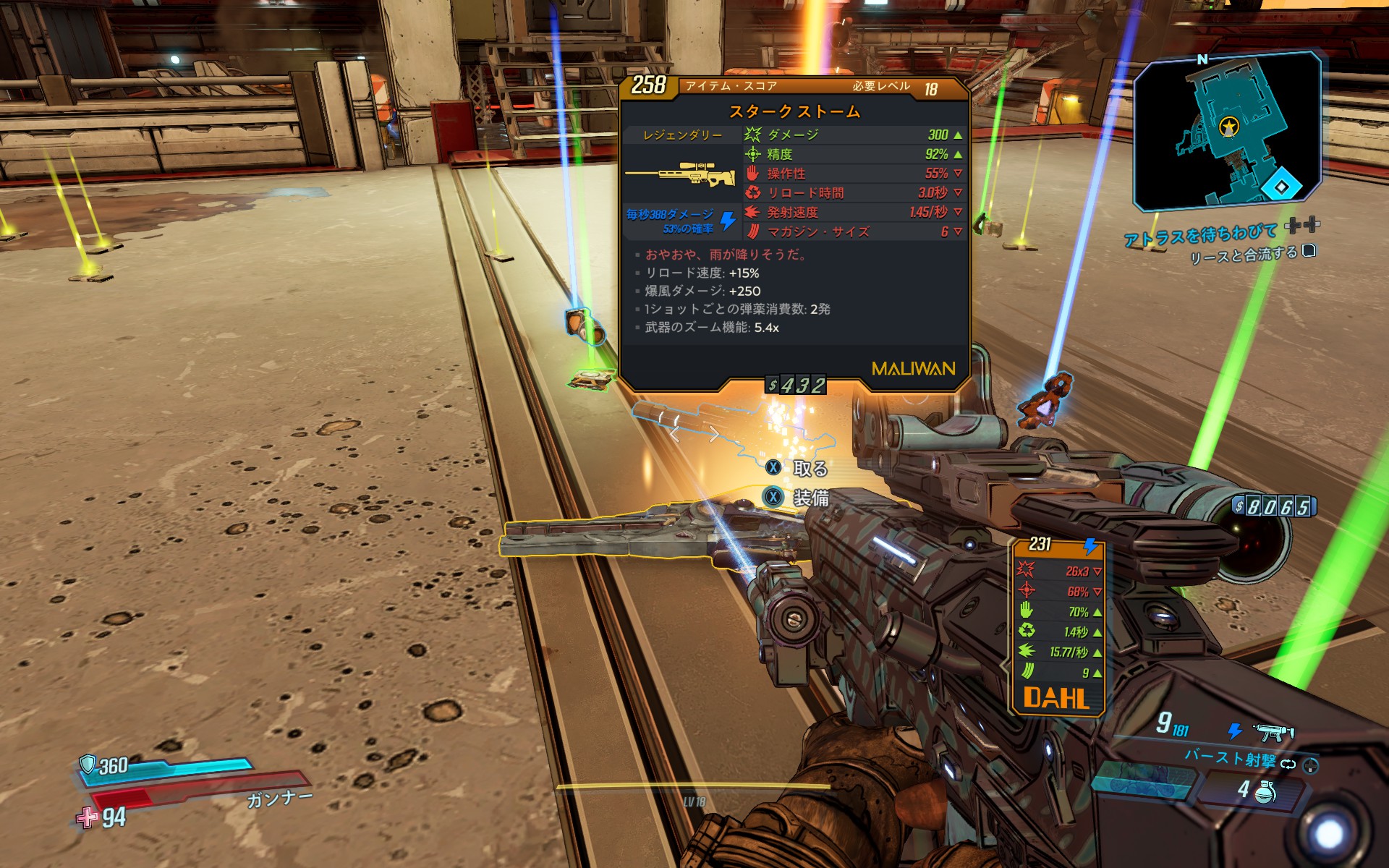Click the yellow star player marker on minimap
Screen dimensions: 1389x868
click(1228, 127)
